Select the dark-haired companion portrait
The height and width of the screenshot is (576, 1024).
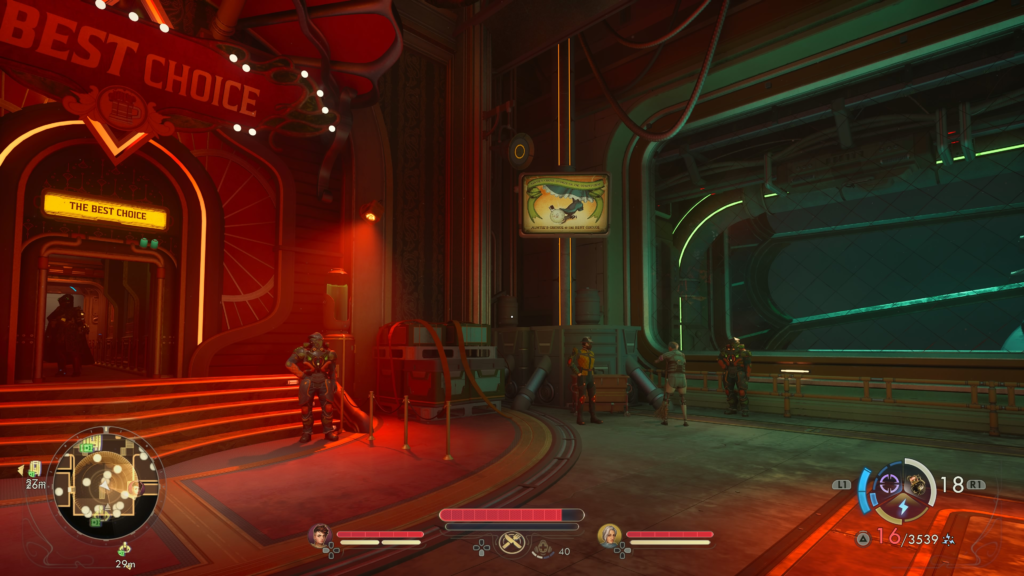pyautogui.click(x=320, y=535)
